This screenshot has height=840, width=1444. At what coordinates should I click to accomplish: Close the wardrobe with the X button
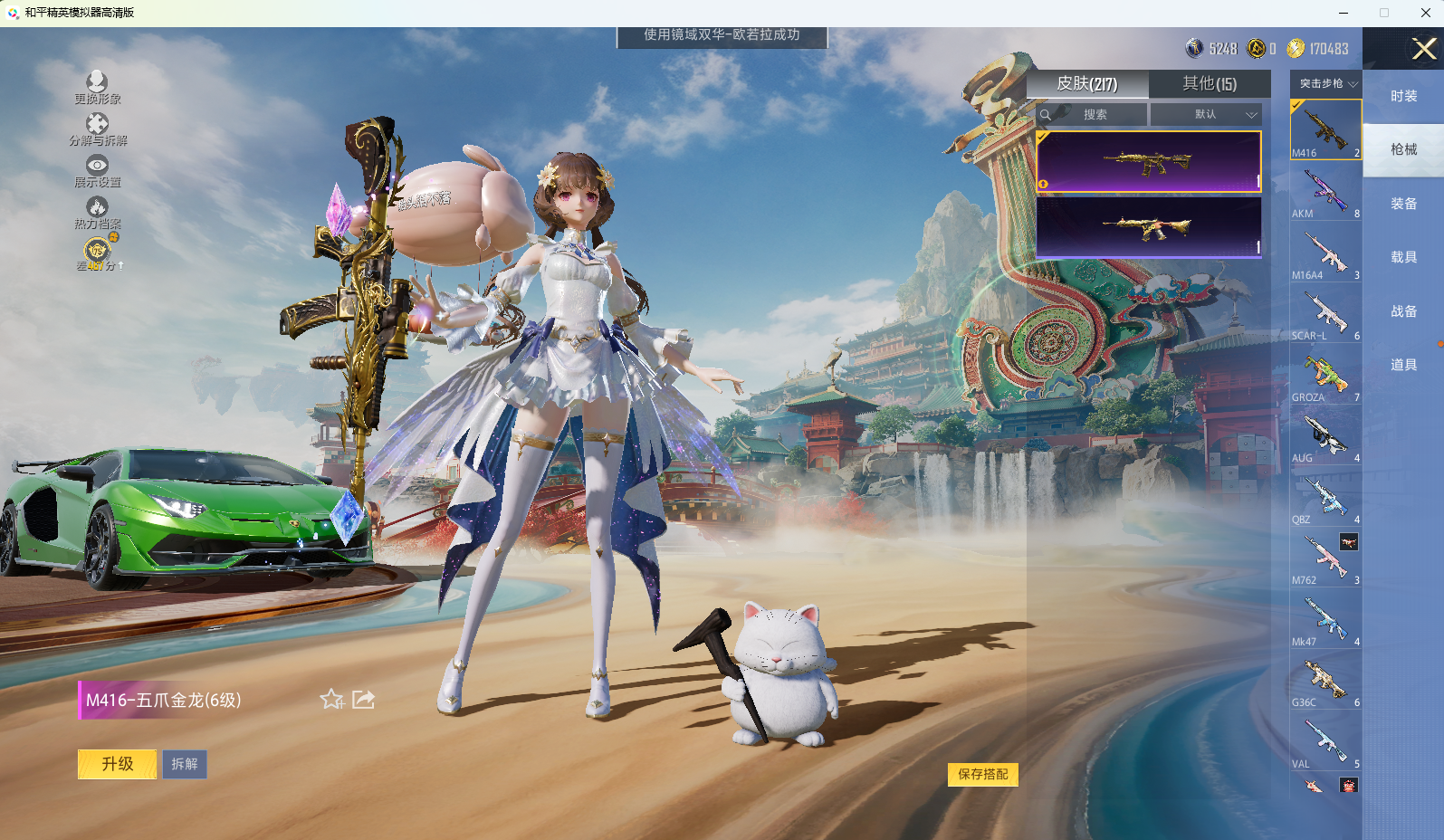[x=1423, y=49]
